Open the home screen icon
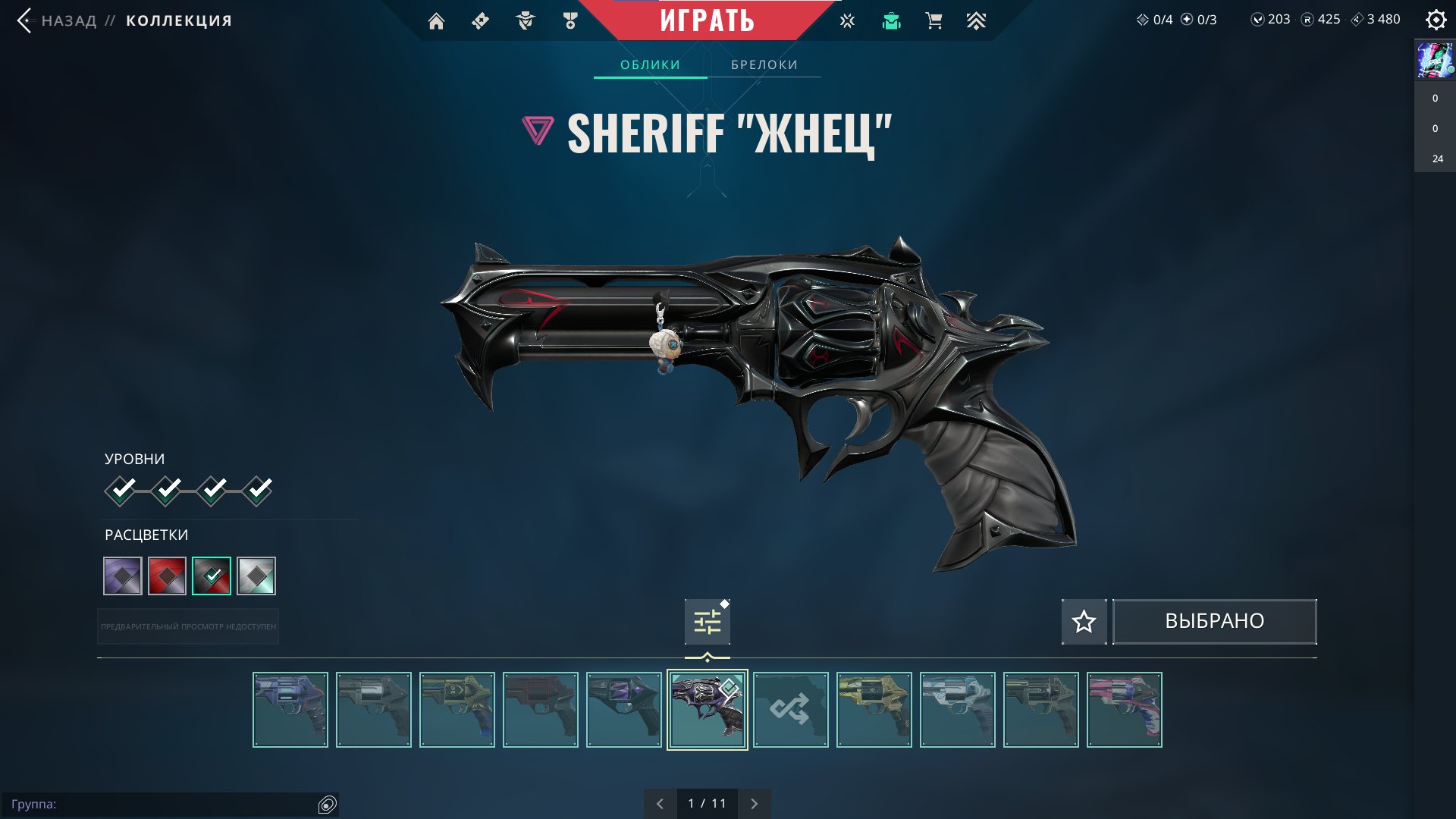 pos(436,21)
